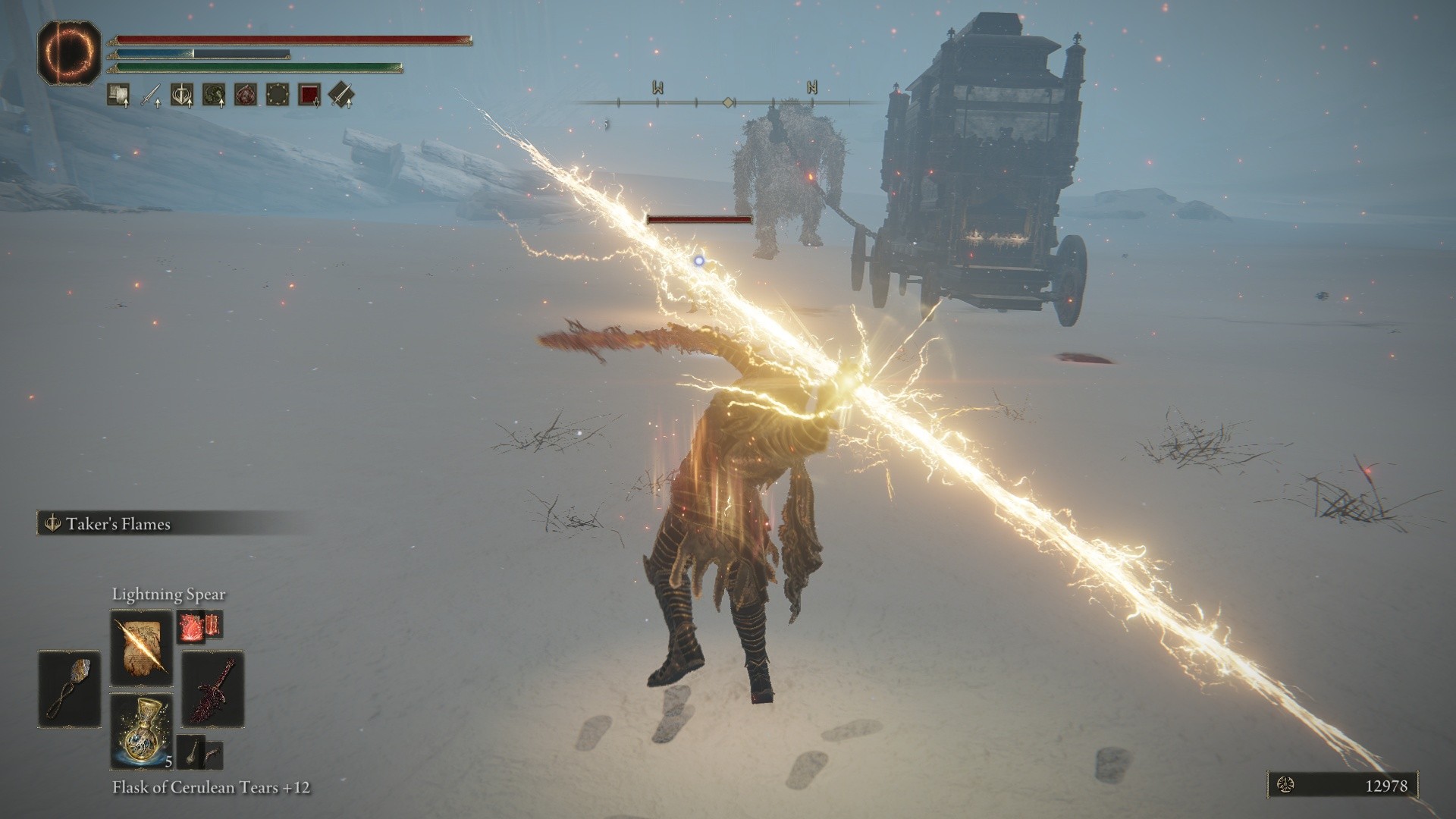
Task: Click the reddish rune shard buff icon
Action: click(246, 95)
